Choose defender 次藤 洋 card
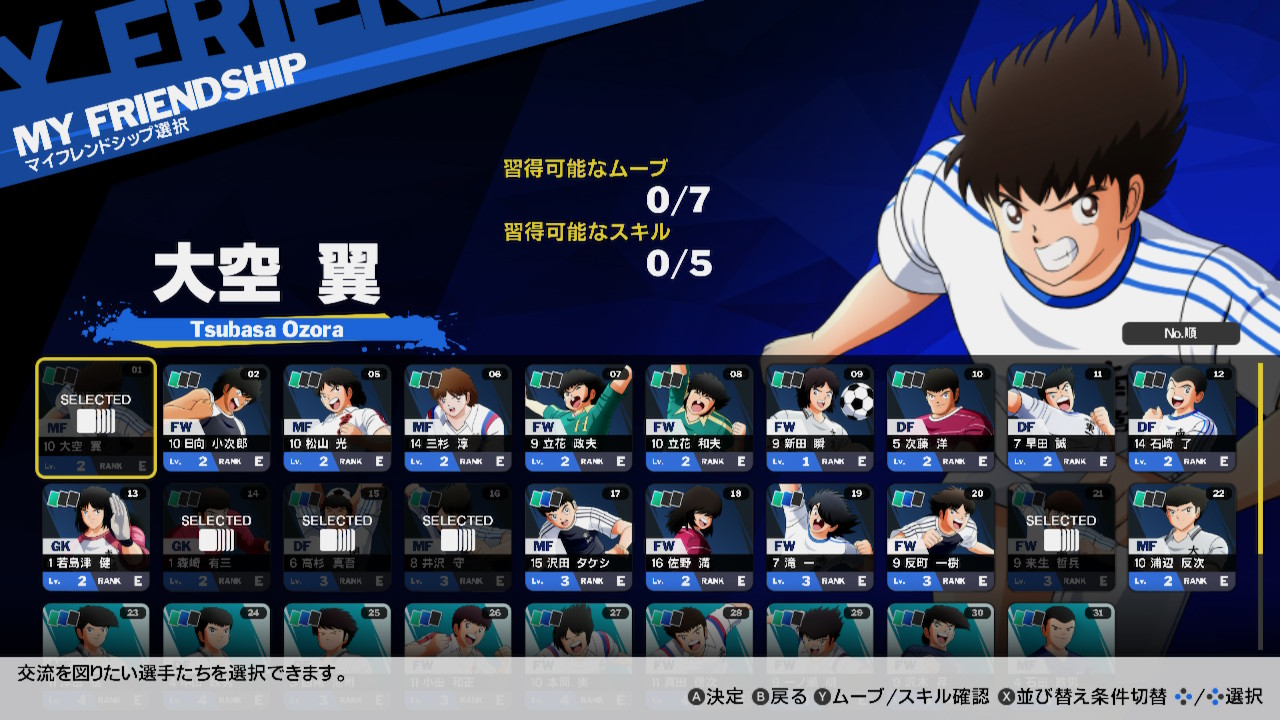The image size is (1280, 720). pos(941,418)
